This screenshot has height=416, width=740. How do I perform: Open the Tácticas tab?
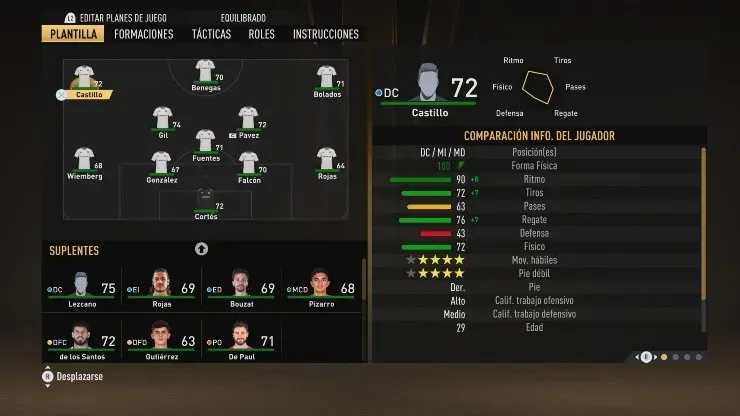click(211, 34)
